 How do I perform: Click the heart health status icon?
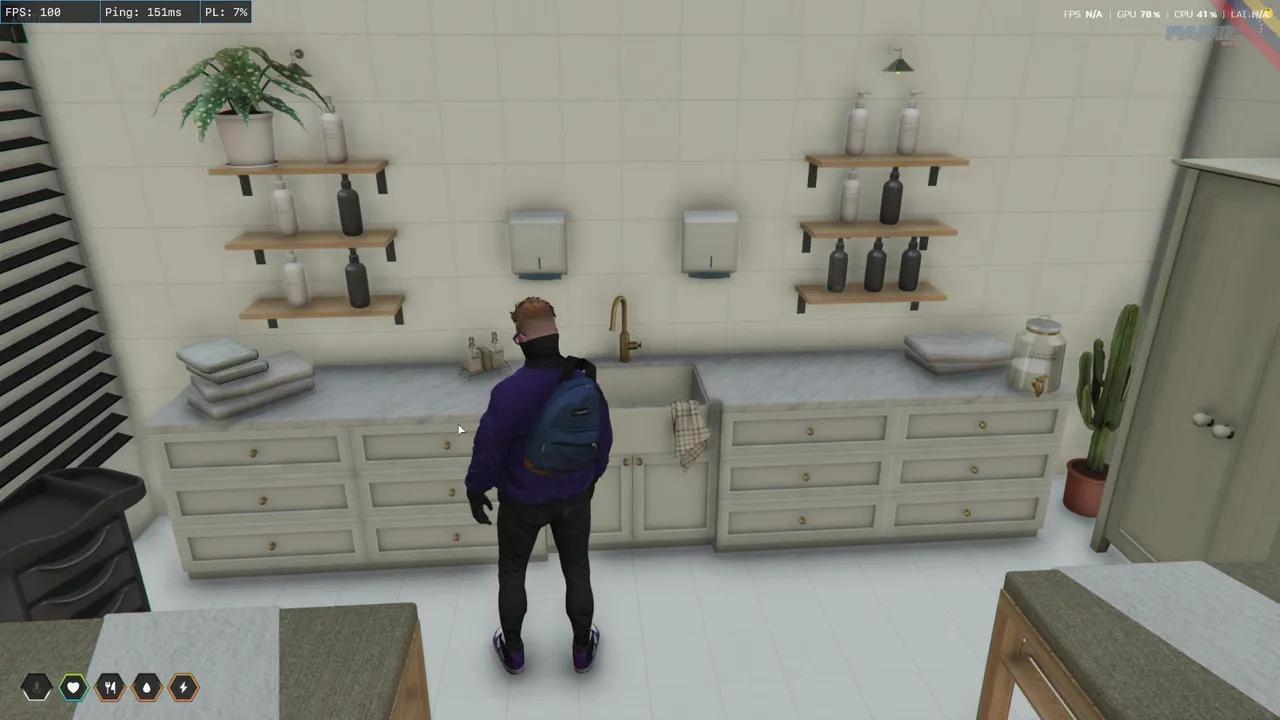(73, 686)
